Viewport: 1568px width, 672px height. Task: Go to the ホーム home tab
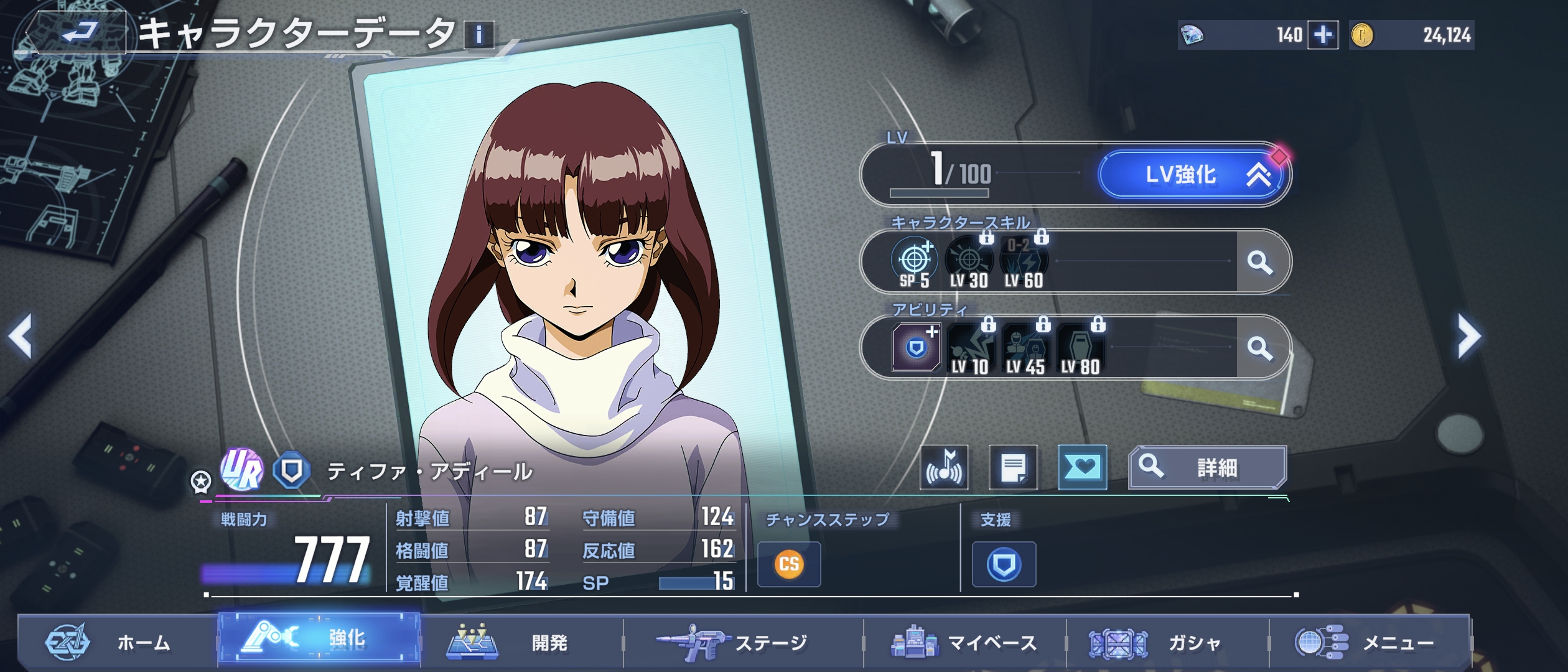tap(118, 642)
